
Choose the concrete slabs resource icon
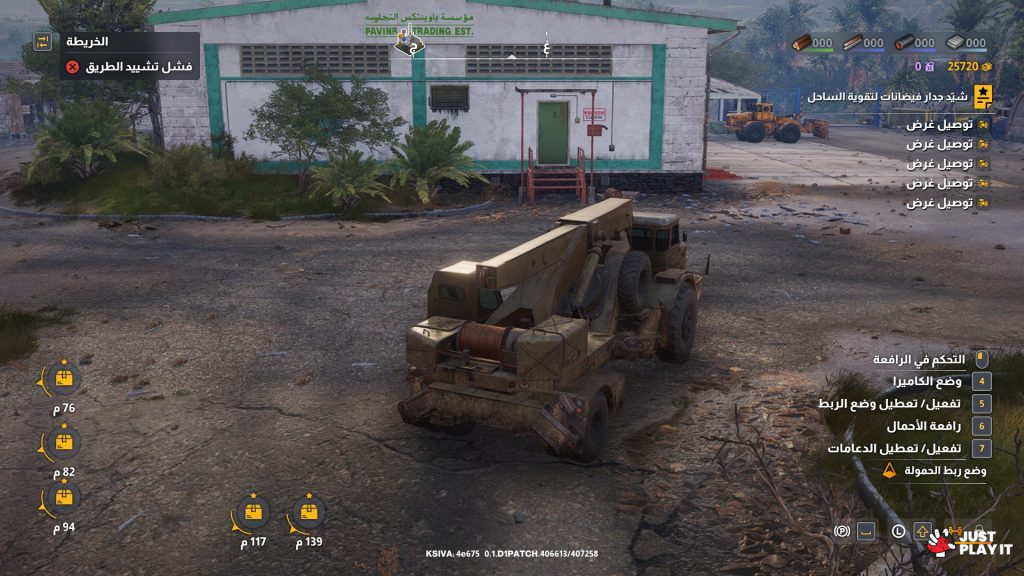pos(954,43)
